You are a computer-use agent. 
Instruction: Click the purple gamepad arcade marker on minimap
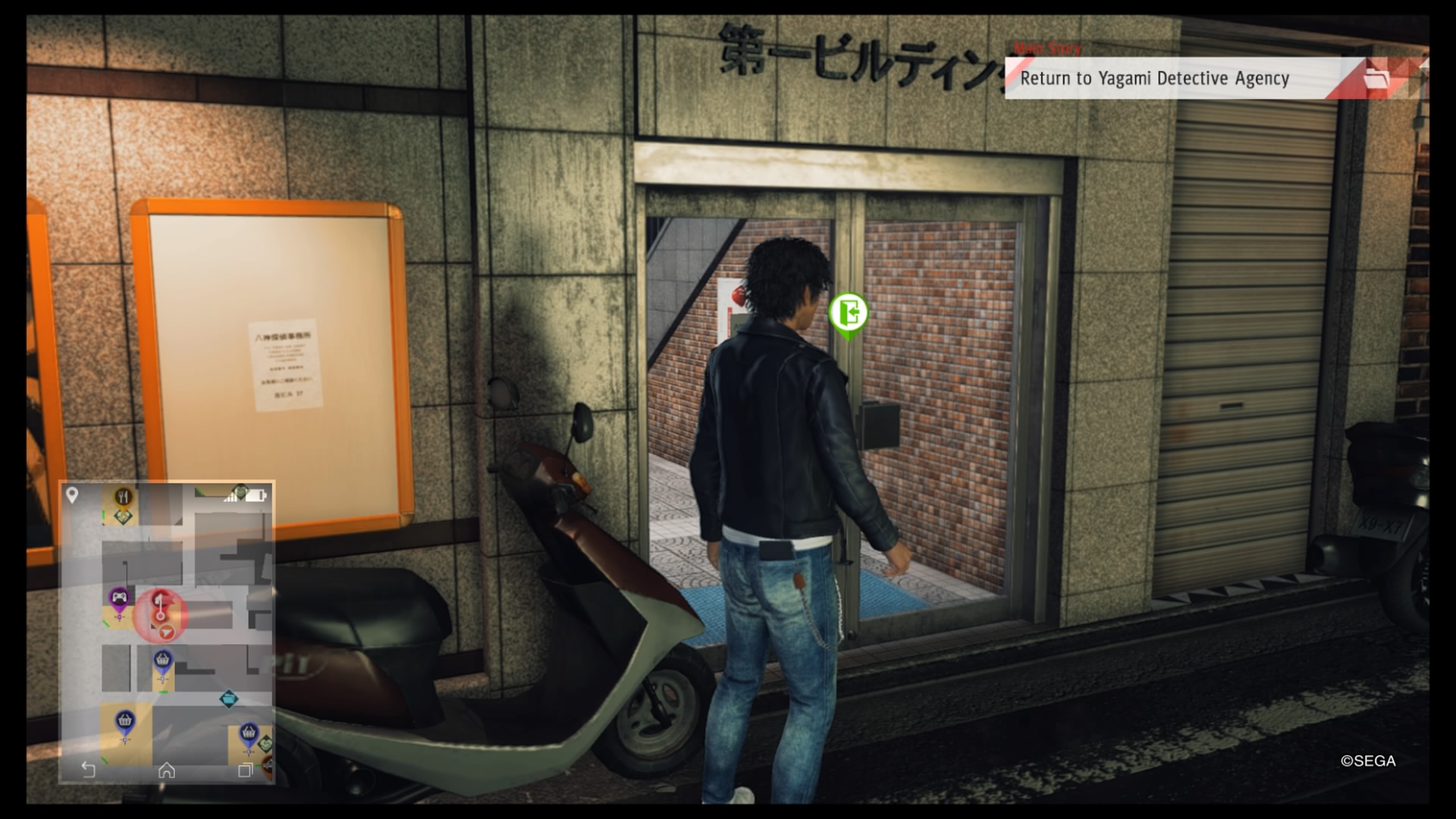coord(118,598)
